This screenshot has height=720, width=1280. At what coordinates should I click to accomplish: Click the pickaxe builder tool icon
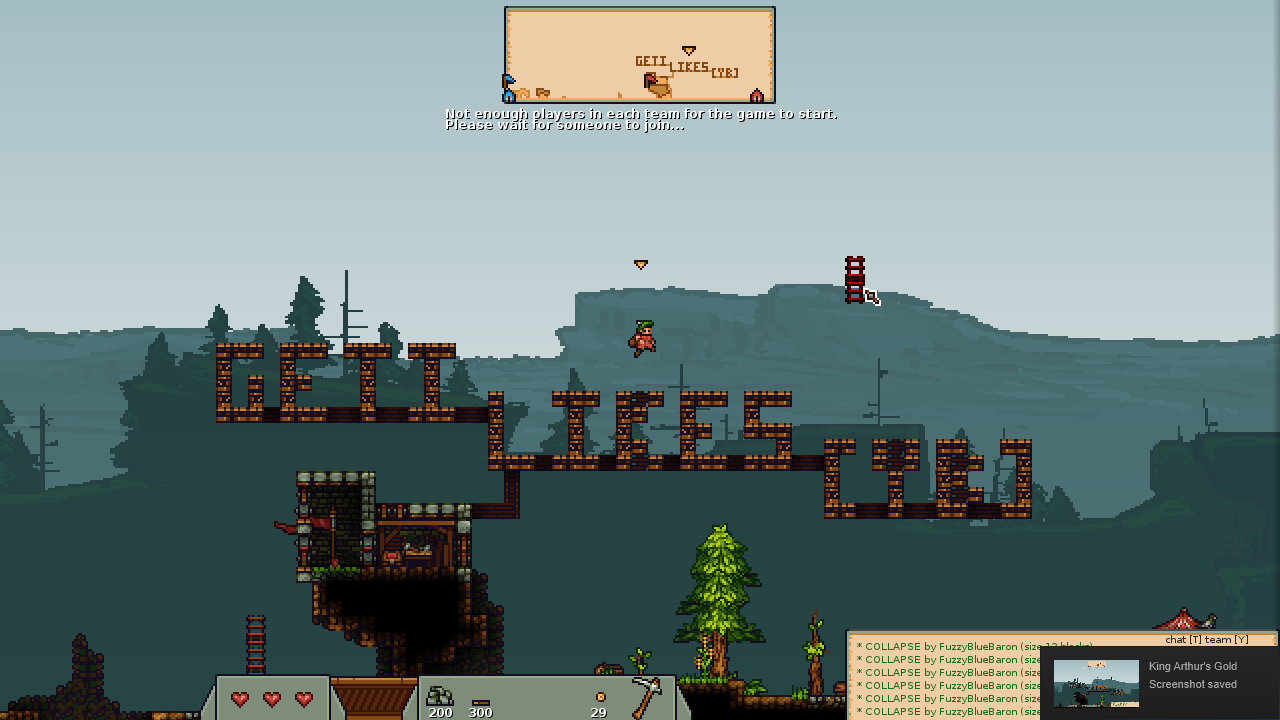click(x=646, y=696)
